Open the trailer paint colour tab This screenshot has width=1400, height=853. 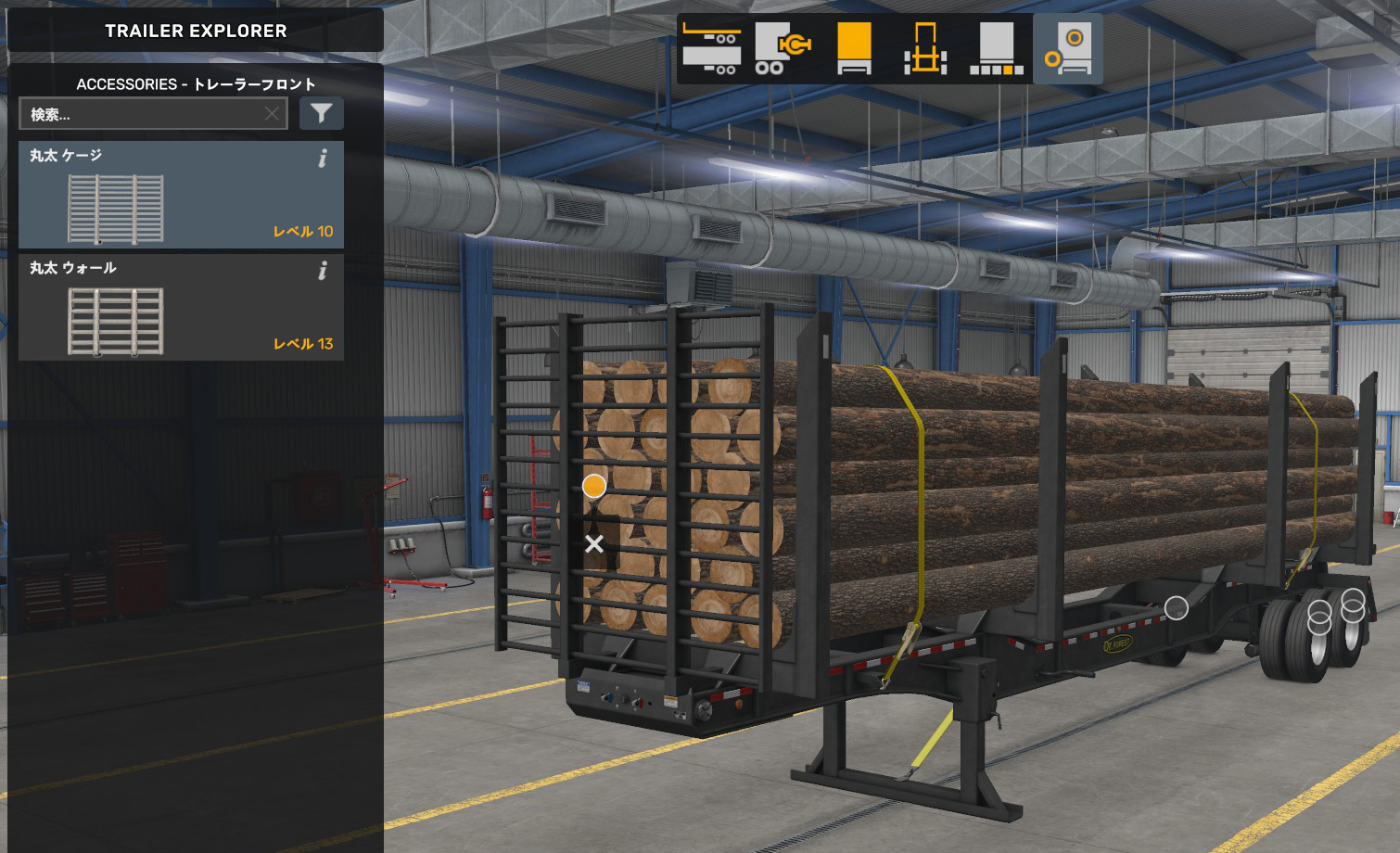[x=997, y=49]
